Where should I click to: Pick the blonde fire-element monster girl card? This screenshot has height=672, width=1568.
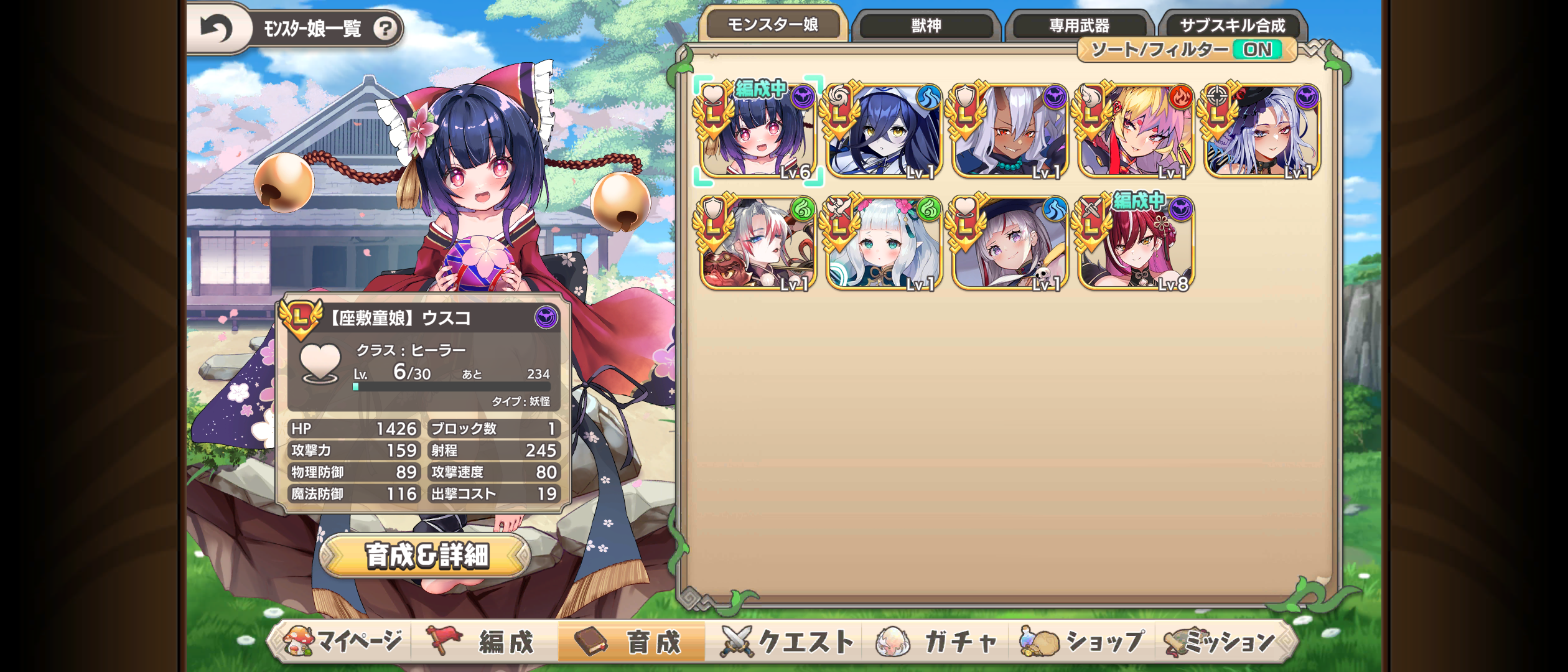1136,131
